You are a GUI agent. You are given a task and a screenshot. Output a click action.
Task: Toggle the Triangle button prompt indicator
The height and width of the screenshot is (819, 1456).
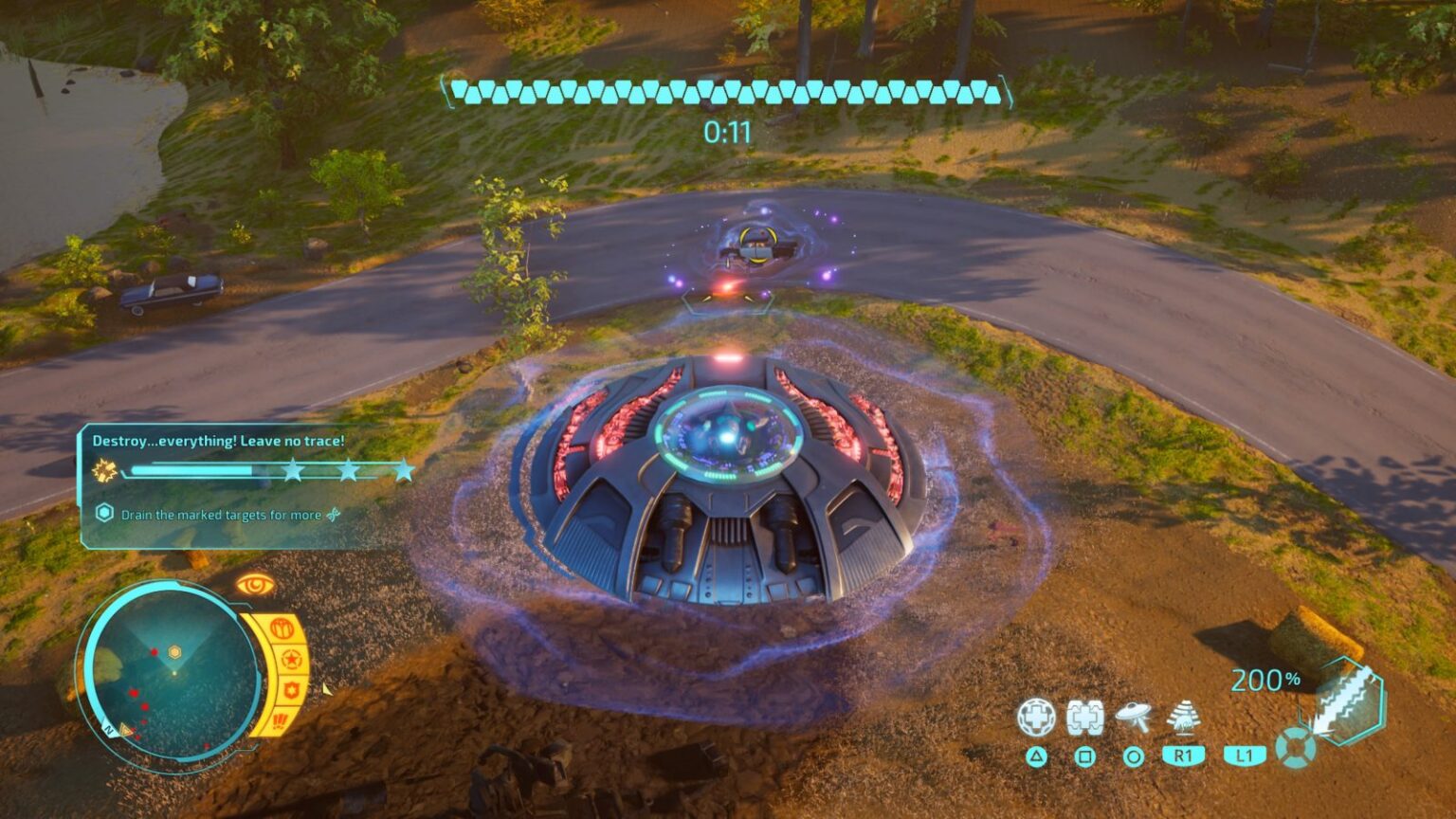(x=1037, y=757)
